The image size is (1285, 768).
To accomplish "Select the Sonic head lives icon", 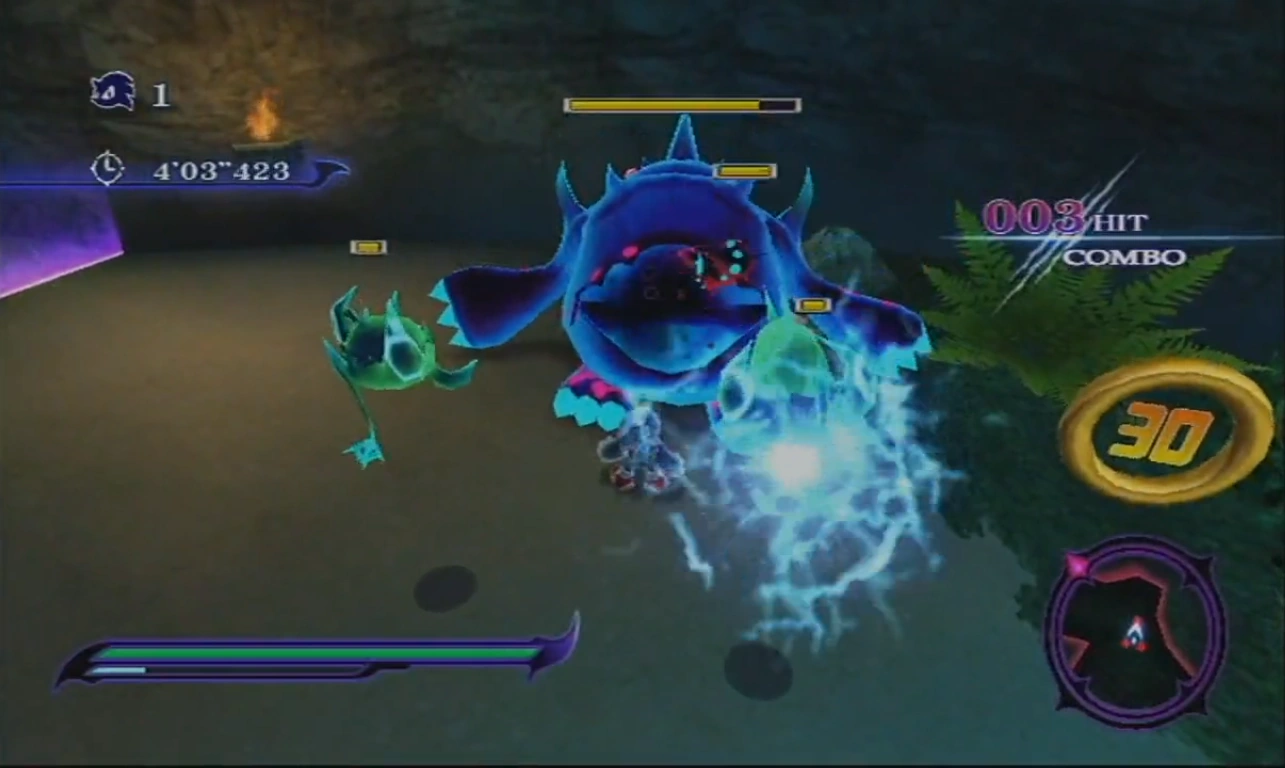I will pos(112,93).
